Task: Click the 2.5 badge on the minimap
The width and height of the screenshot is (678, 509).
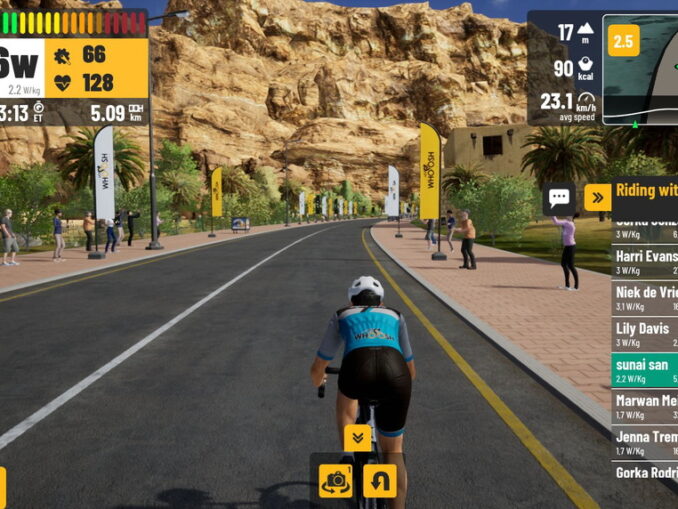Action: tap(623, 41)
